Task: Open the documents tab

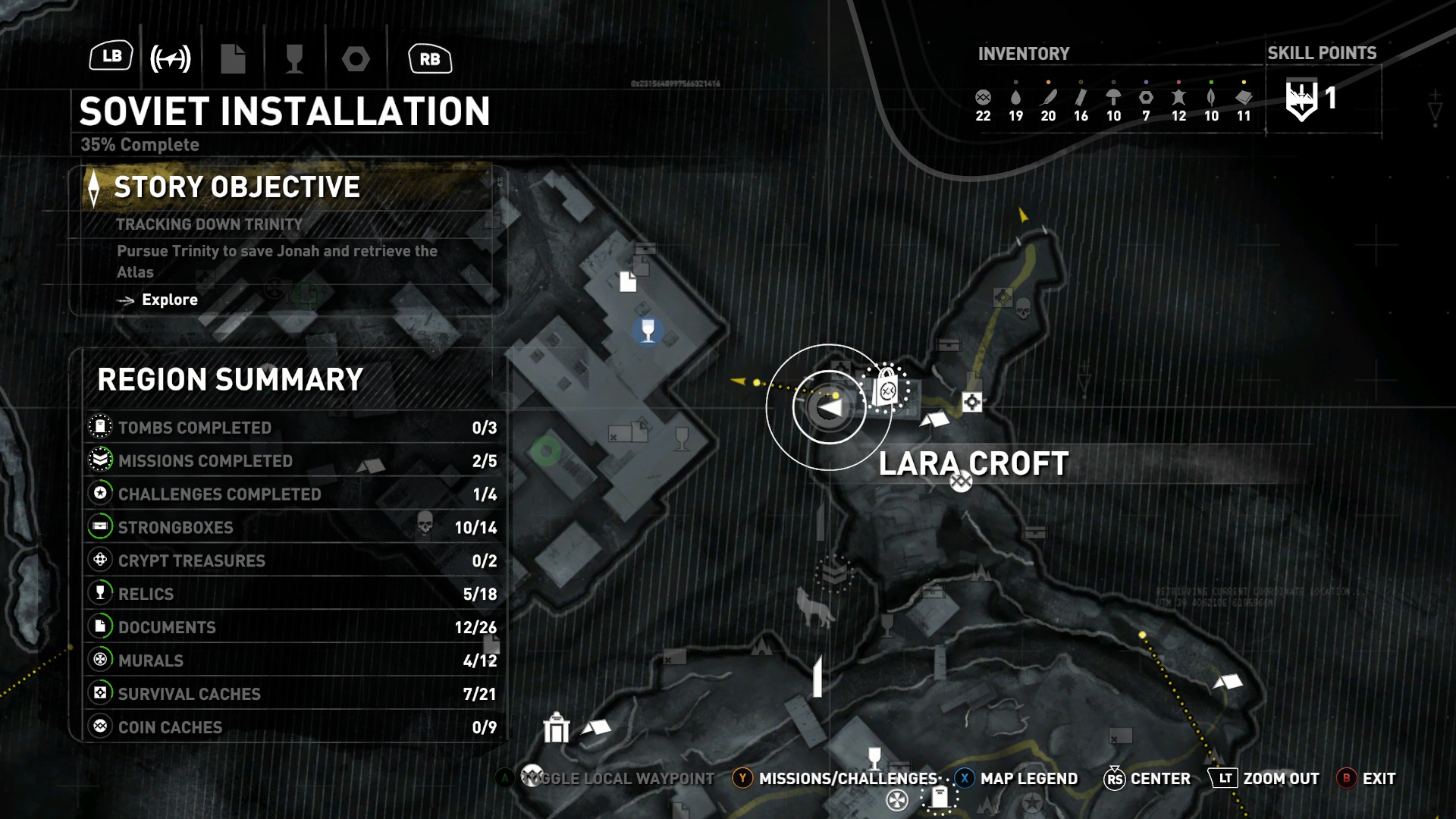Action: [x=233, y=58]
